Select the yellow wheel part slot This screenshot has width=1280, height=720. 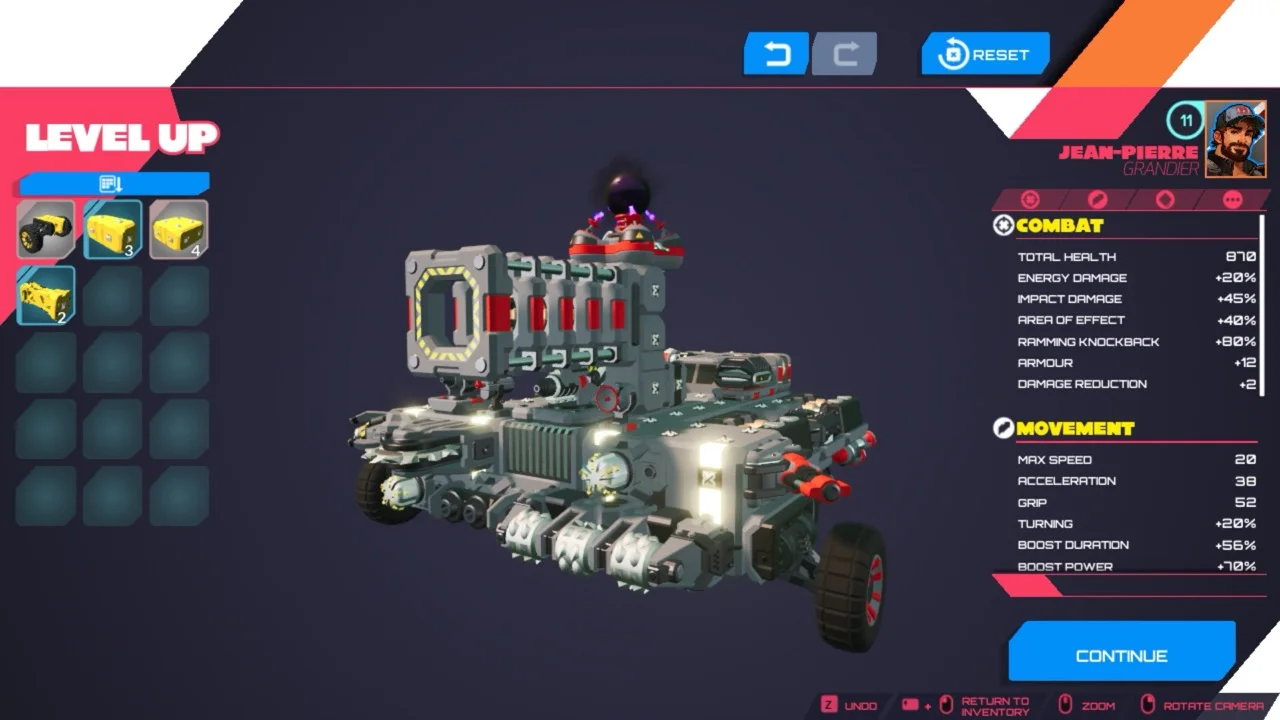tap(46, 229)
